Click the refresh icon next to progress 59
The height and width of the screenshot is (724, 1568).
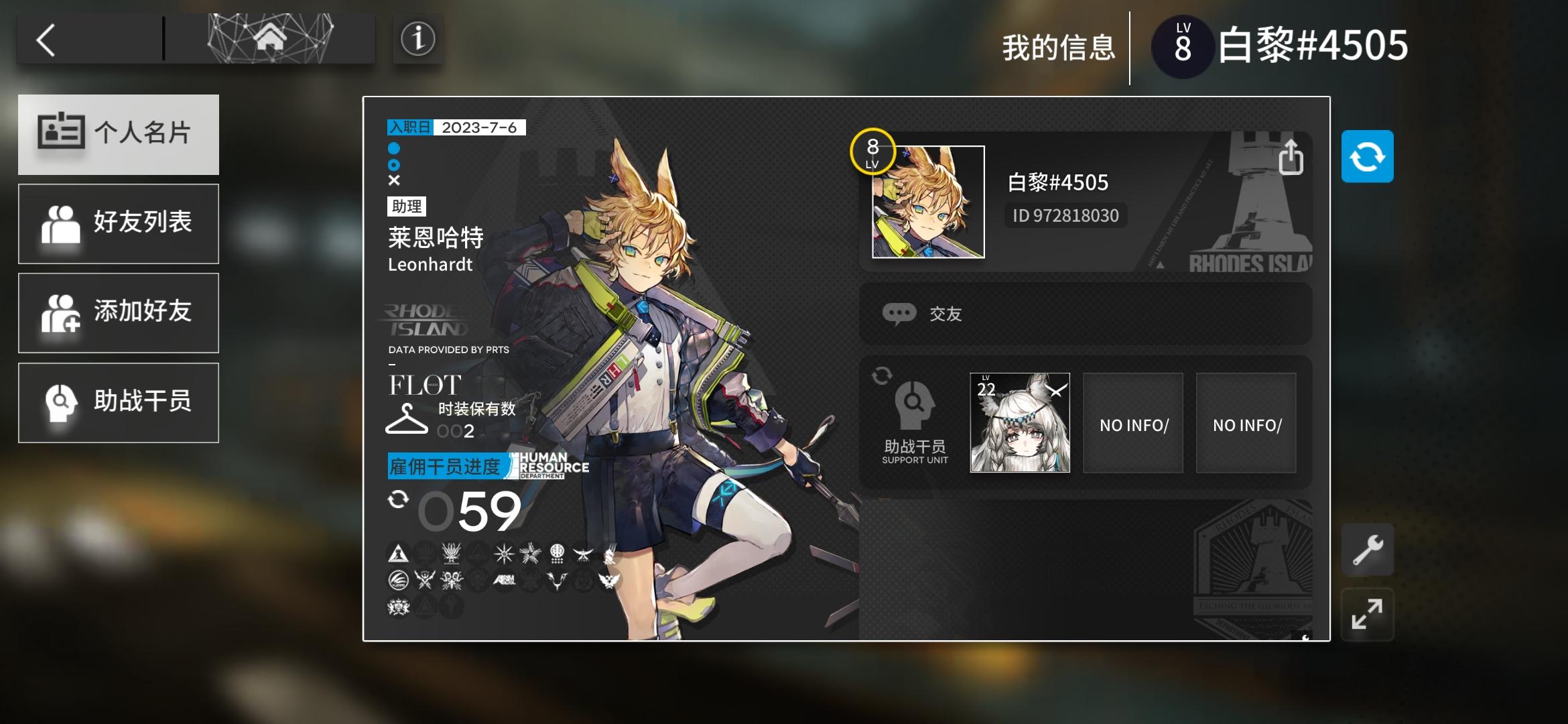click(398, 499)
